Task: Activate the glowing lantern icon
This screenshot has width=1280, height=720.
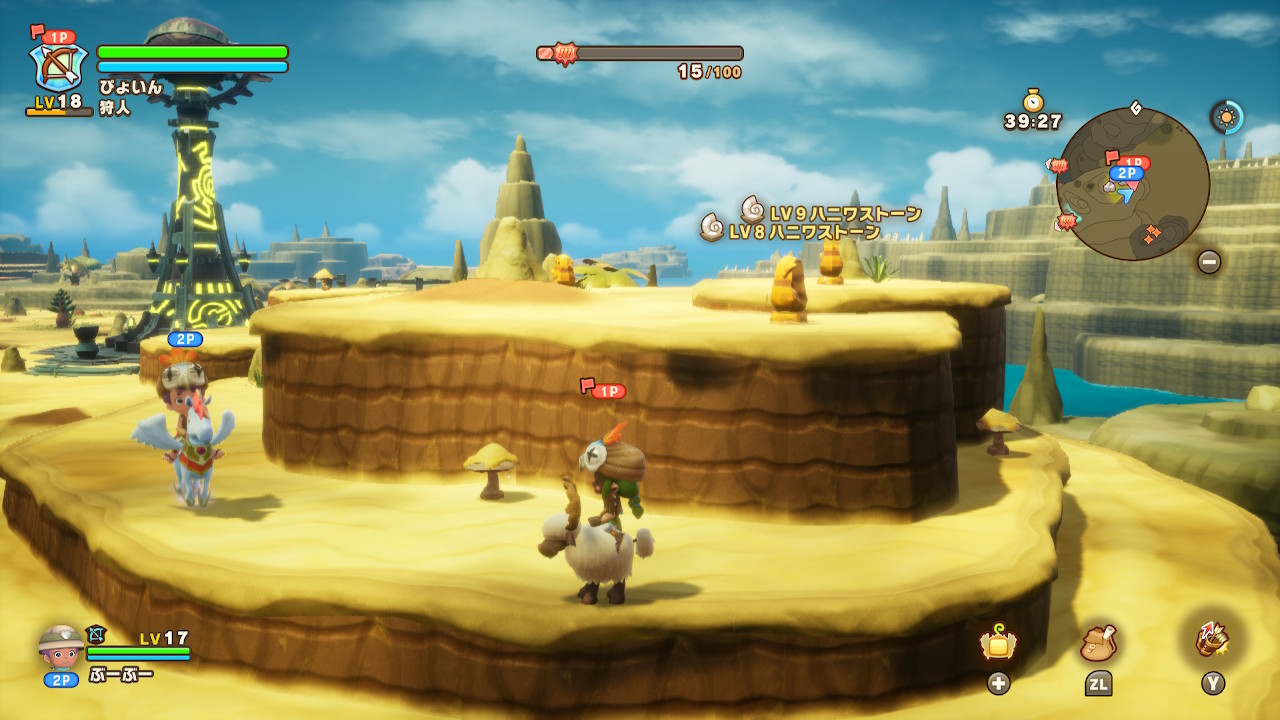Action: tap(998, 644)
